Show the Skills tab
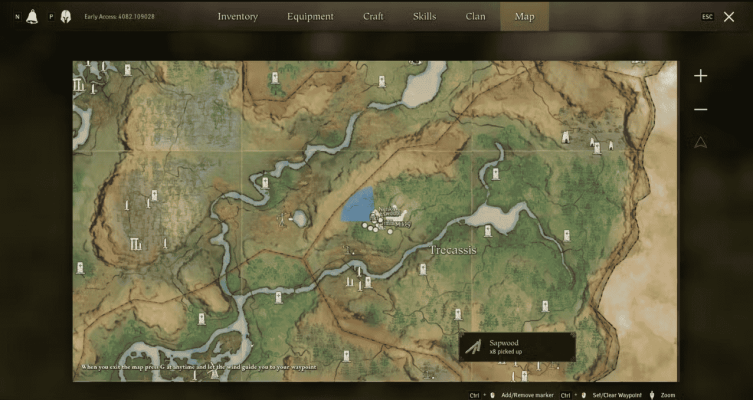 424,16
